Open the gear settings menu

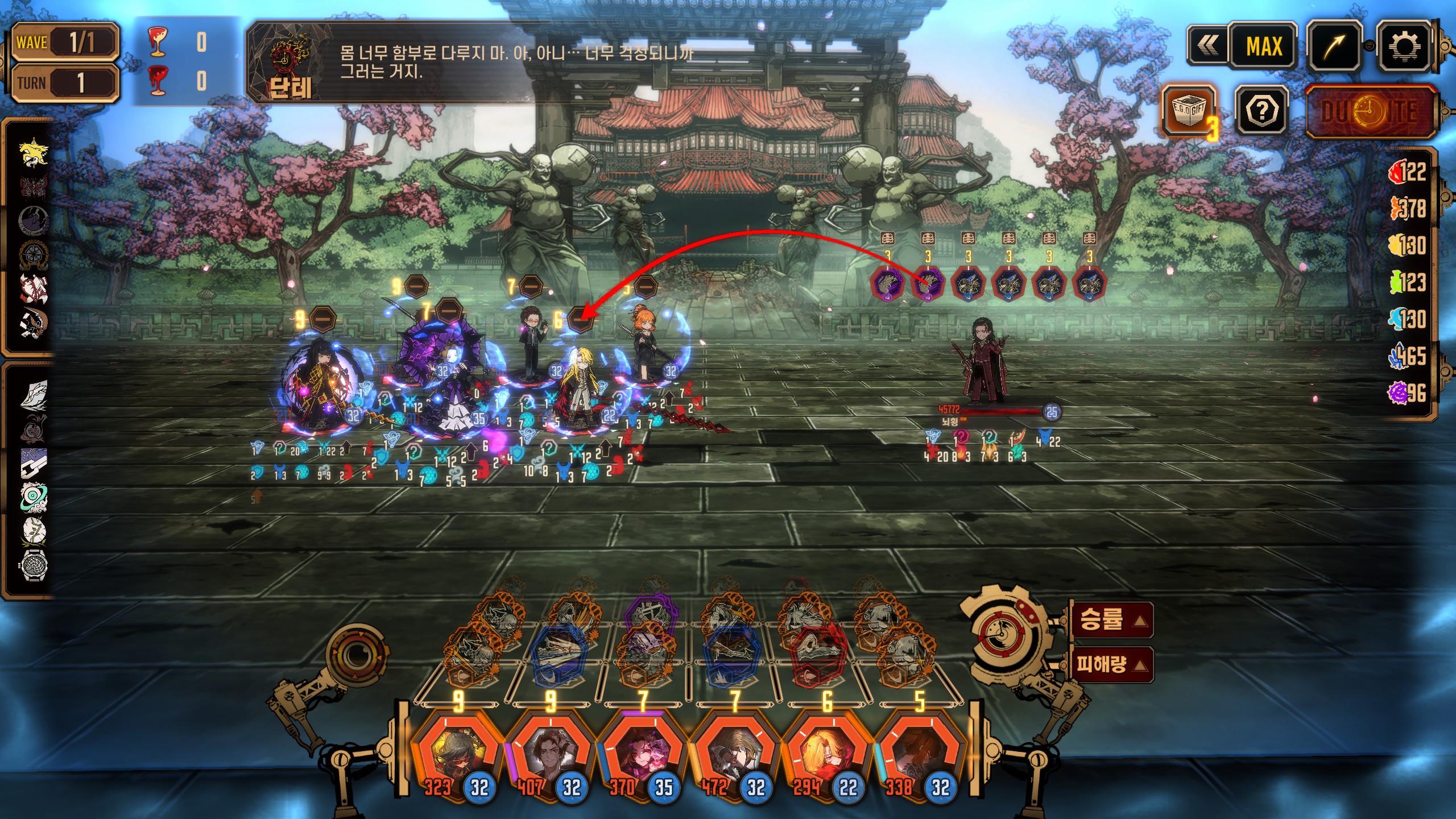[1403, 47]
